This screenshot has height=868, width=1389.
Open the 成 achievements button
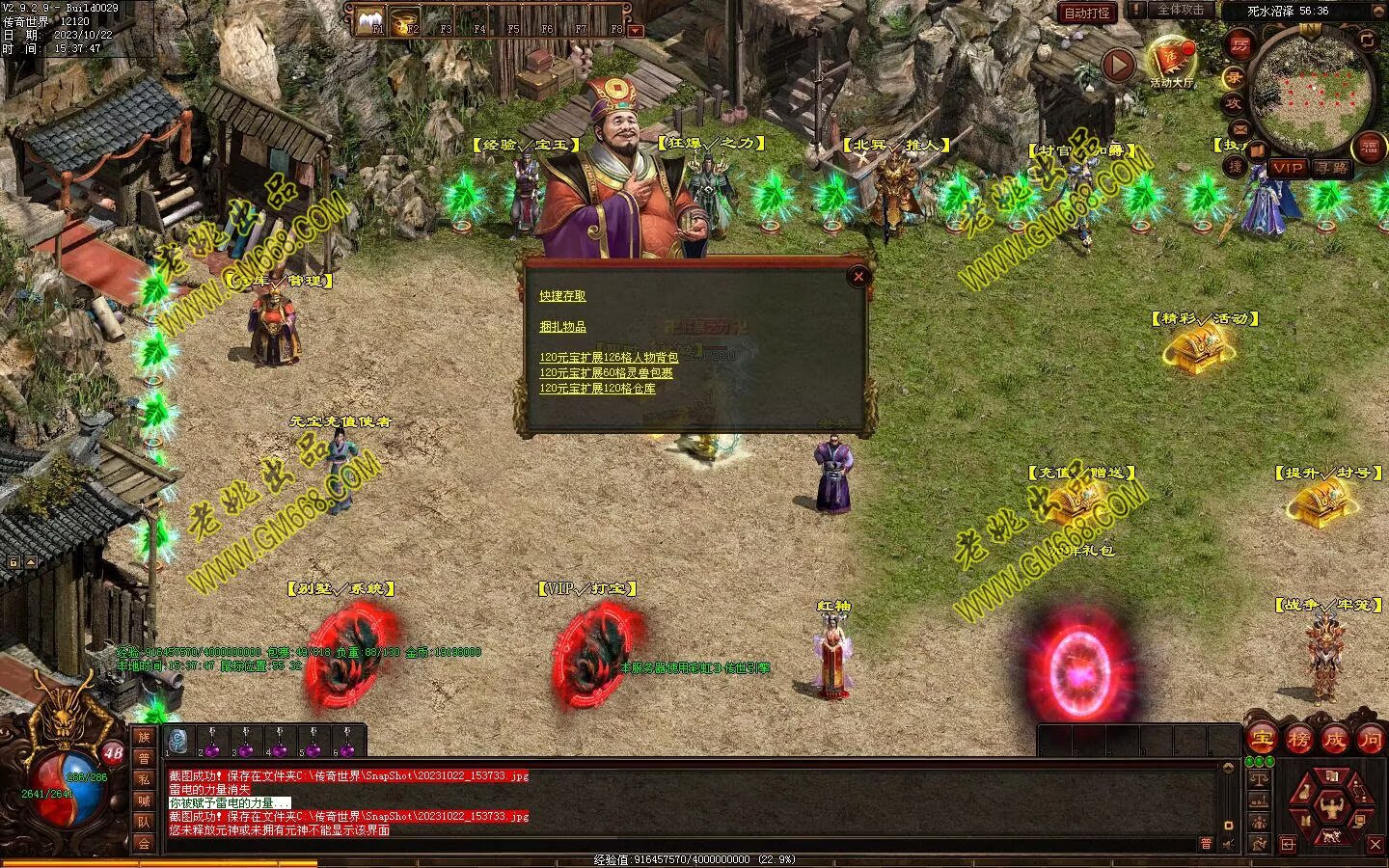coord(1334,741)
